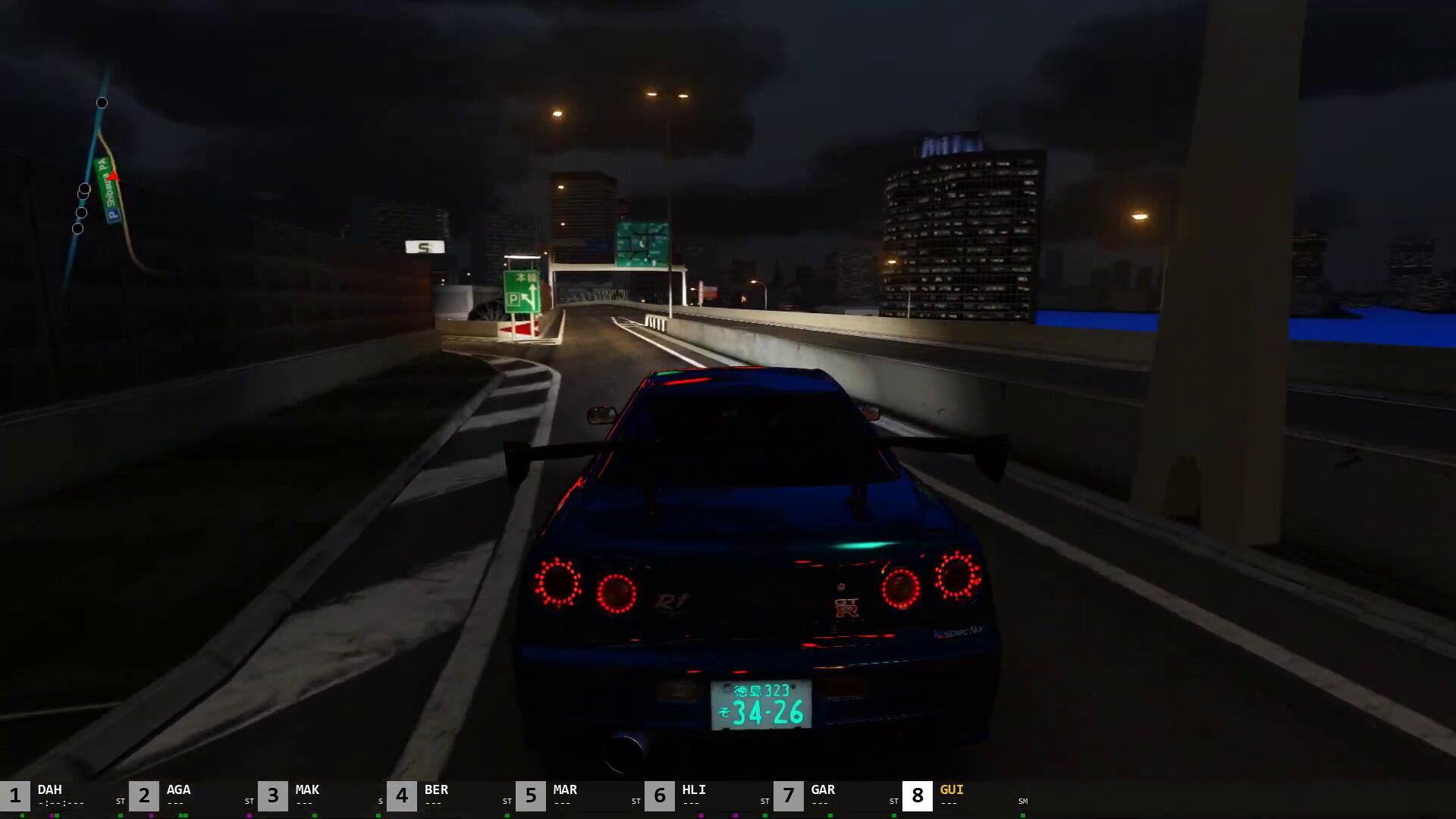Select the Shibaura PA marker on minimap
This screenshot has width=1456, height=819.
click(108, 190)
